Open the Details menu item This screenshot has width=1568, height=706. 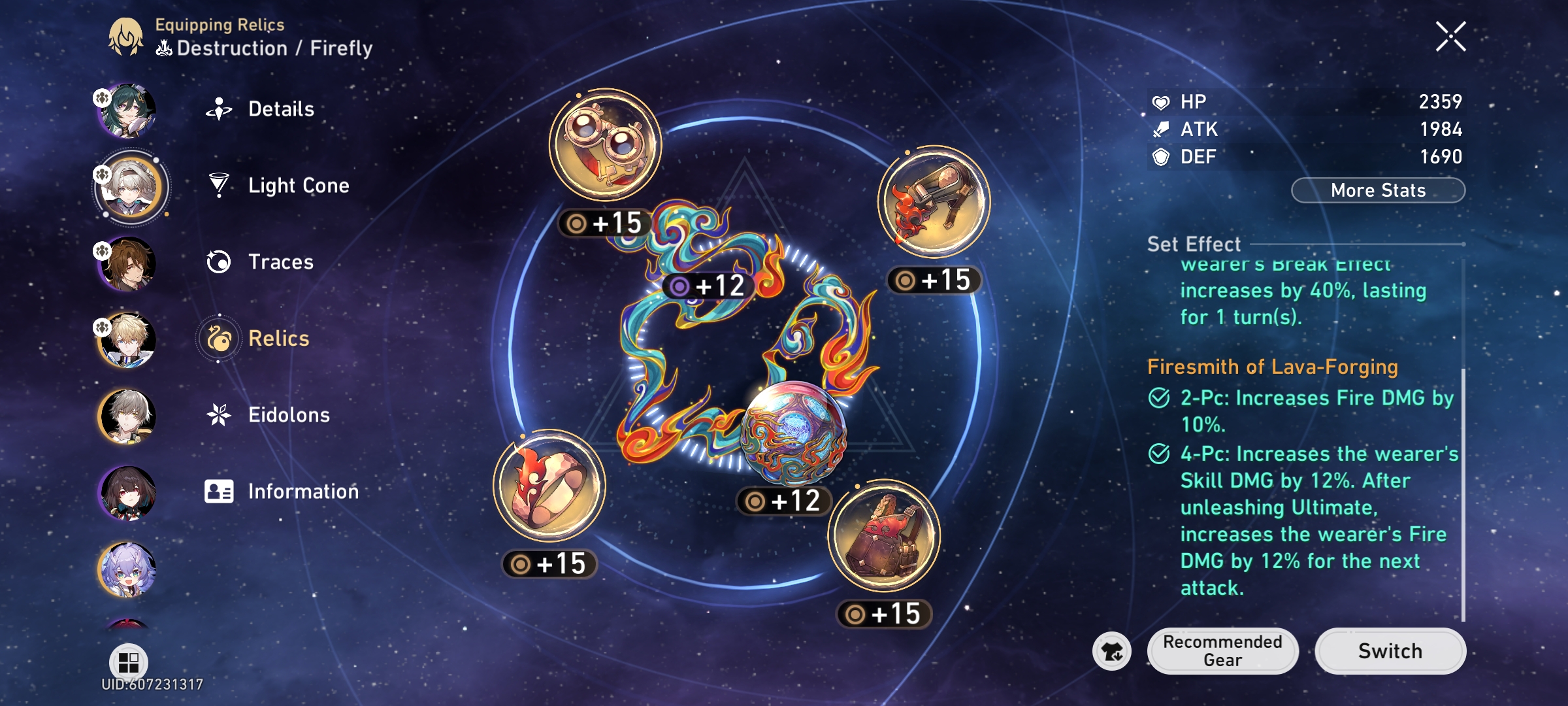click(x=220, y=109)
